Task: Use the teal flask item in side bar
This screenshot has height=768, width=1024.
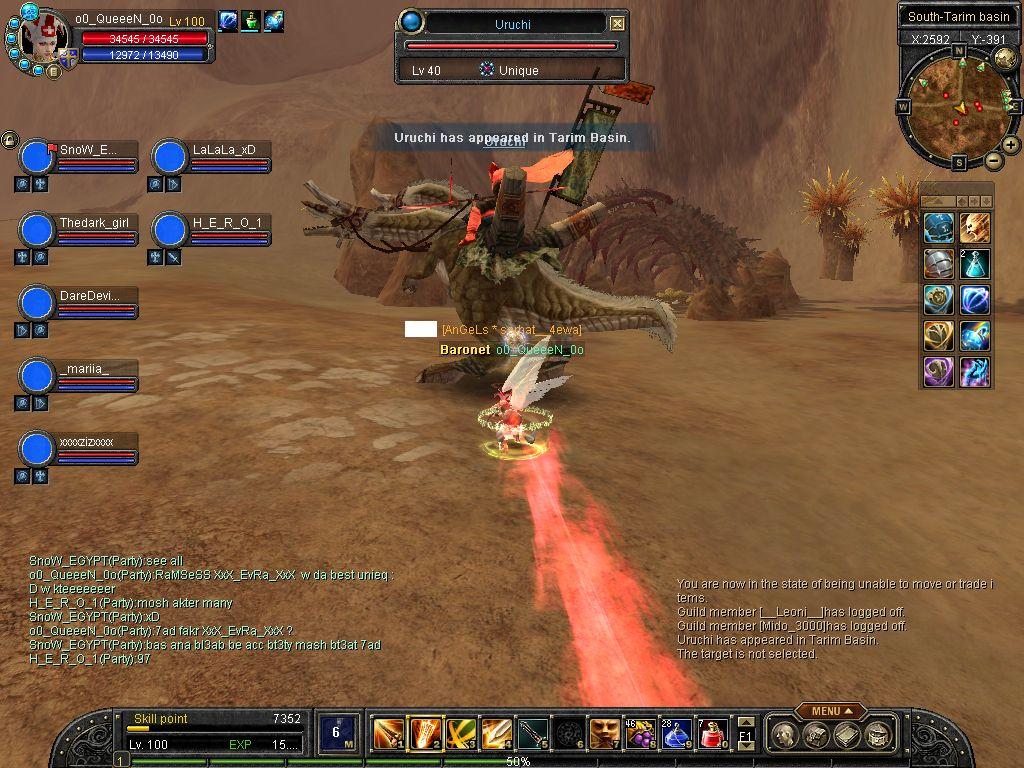Action: (974, 264)
